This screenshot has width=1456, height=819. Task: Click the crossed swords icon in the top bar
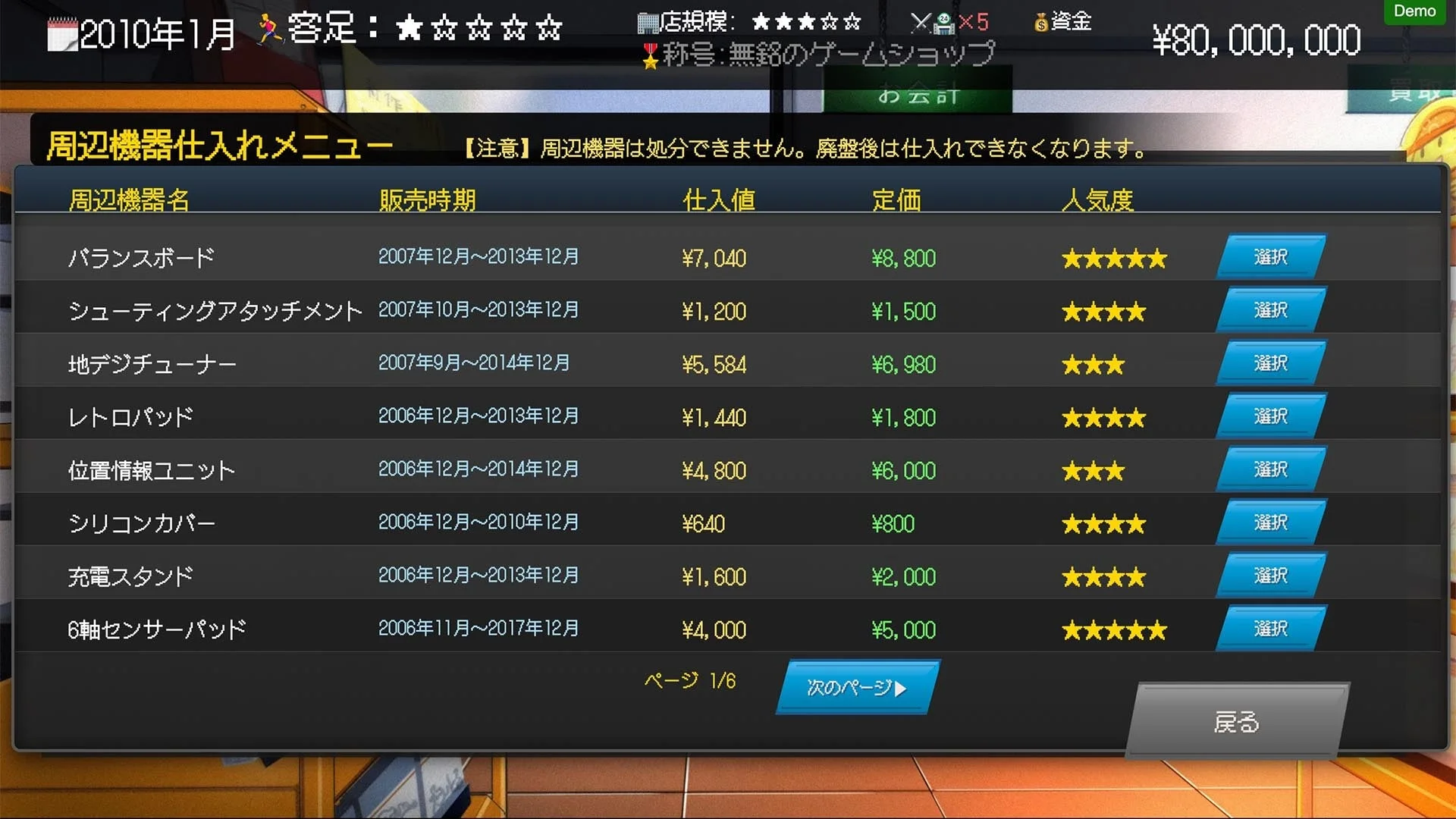pyautogui.click(x=920, y=23)
